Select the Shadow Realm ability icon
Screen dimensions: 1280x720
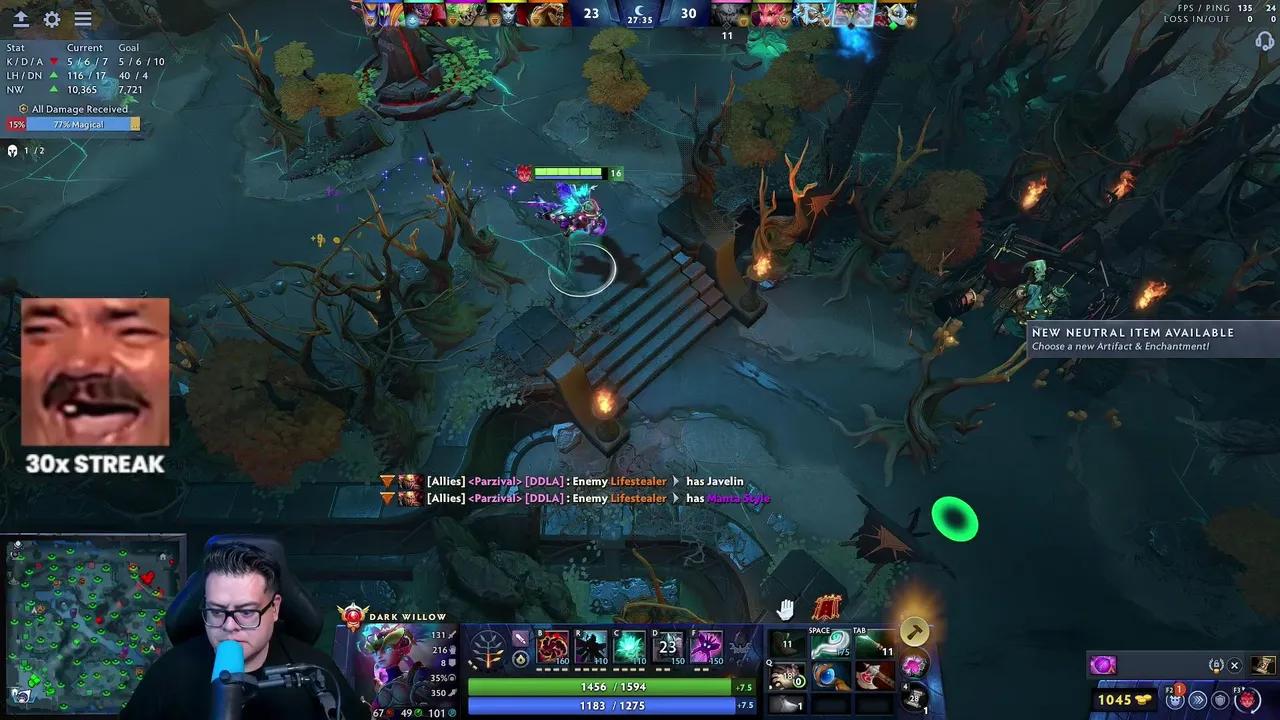click(591, 646)
